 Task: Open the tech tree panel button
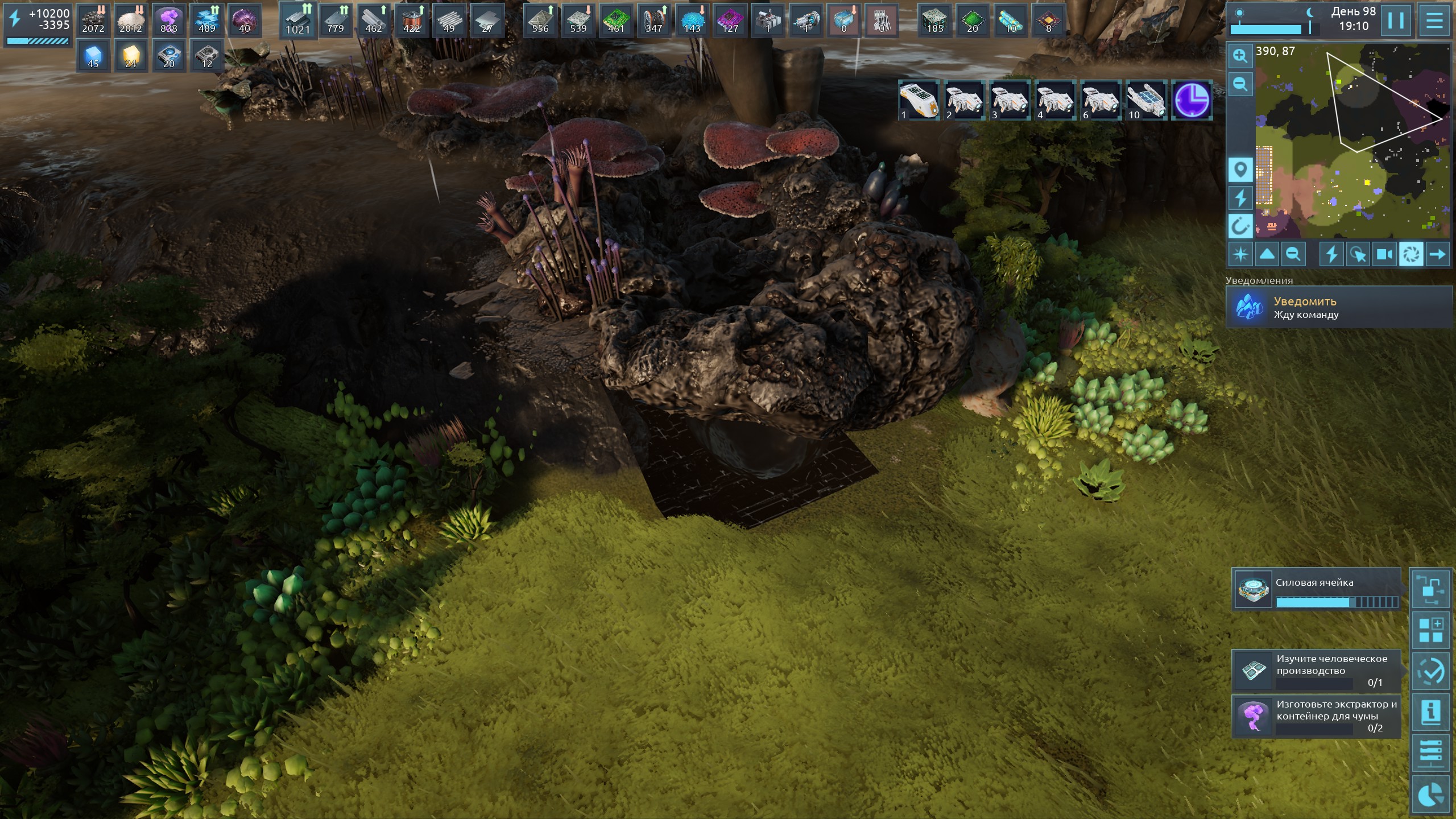pyautogui.click(x=1430, y=589)
